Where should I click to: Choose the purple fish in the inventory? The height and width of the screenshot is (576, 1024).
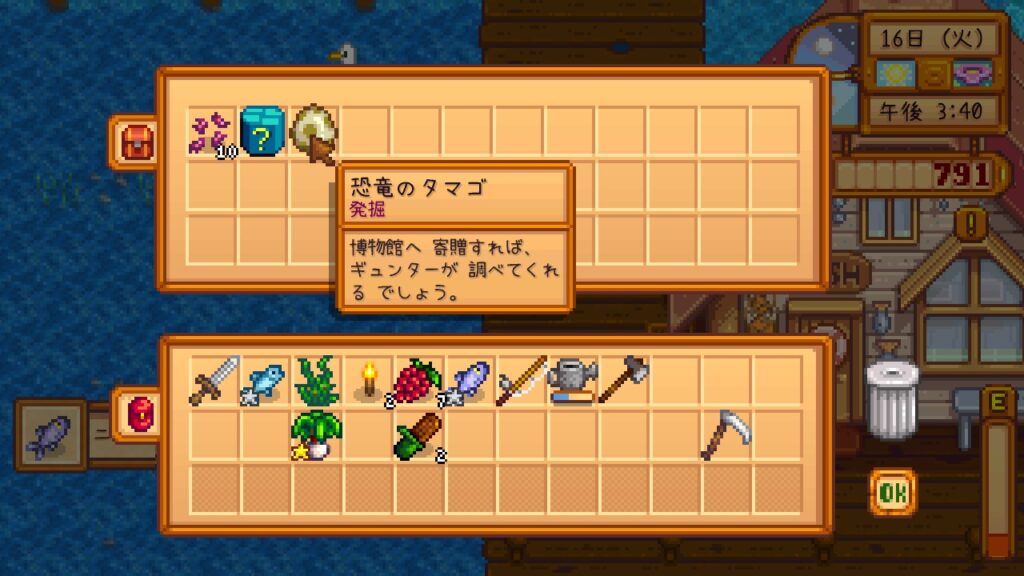tap(470, 382)
